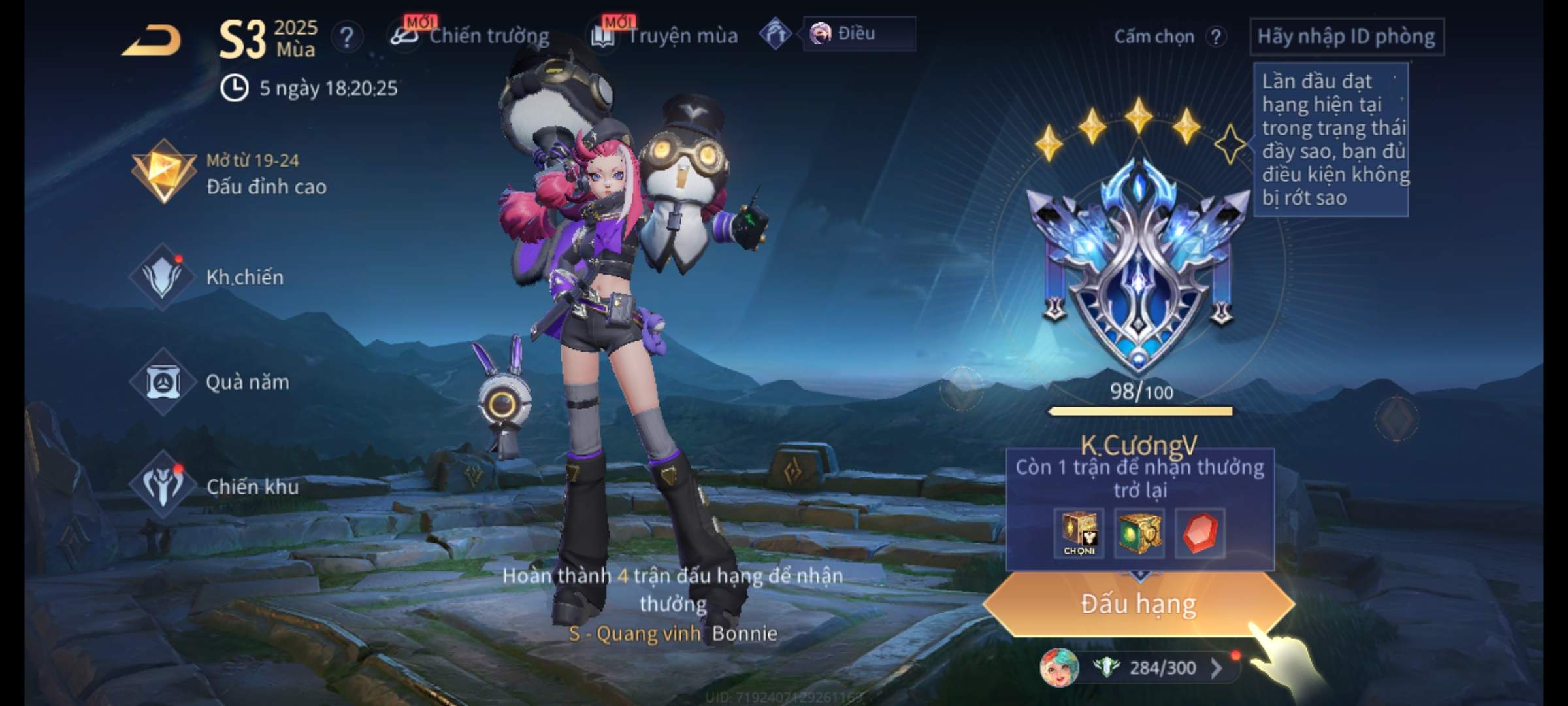This screenshot has height=706, width=1568.
Task: Open the Kh.chiến menu entry
Action: click(x=208, y=277)
